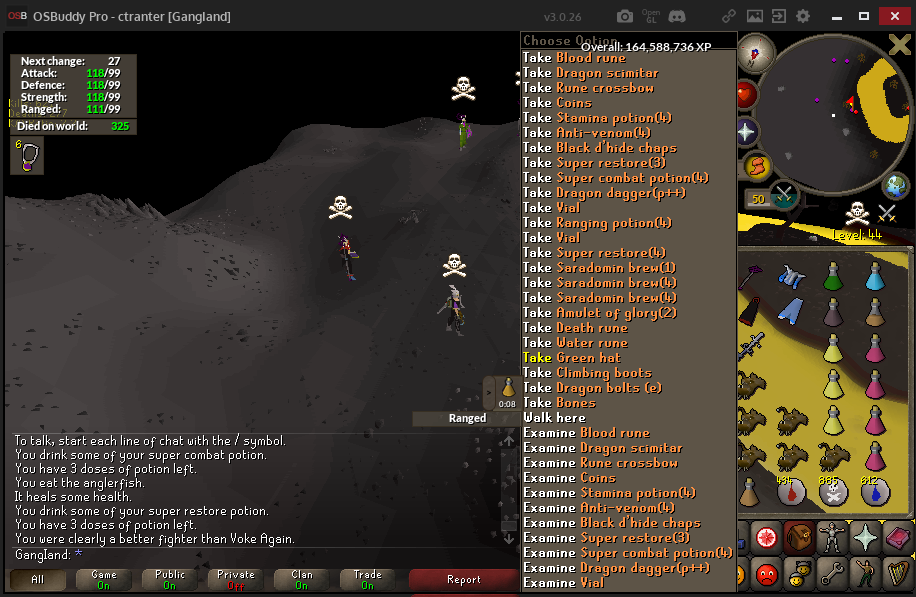The width and height of the screenshot is (916, 597).
Task: Open the Clan chat tab
Action: click(302, 580)
